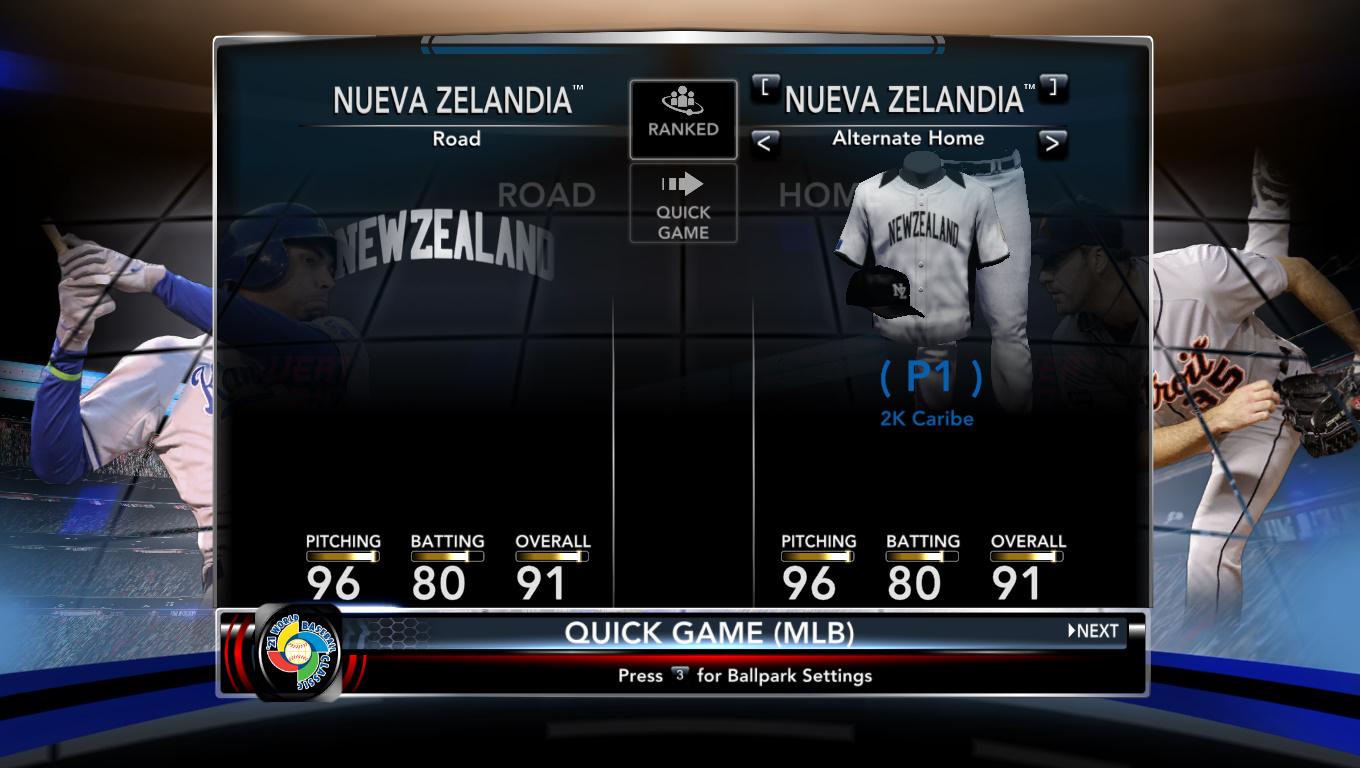Click the right arrow beside Alternate Home uniform
Image resolution: width=1360 pixels, height=768 pixels.
(x=1051, y=143)
